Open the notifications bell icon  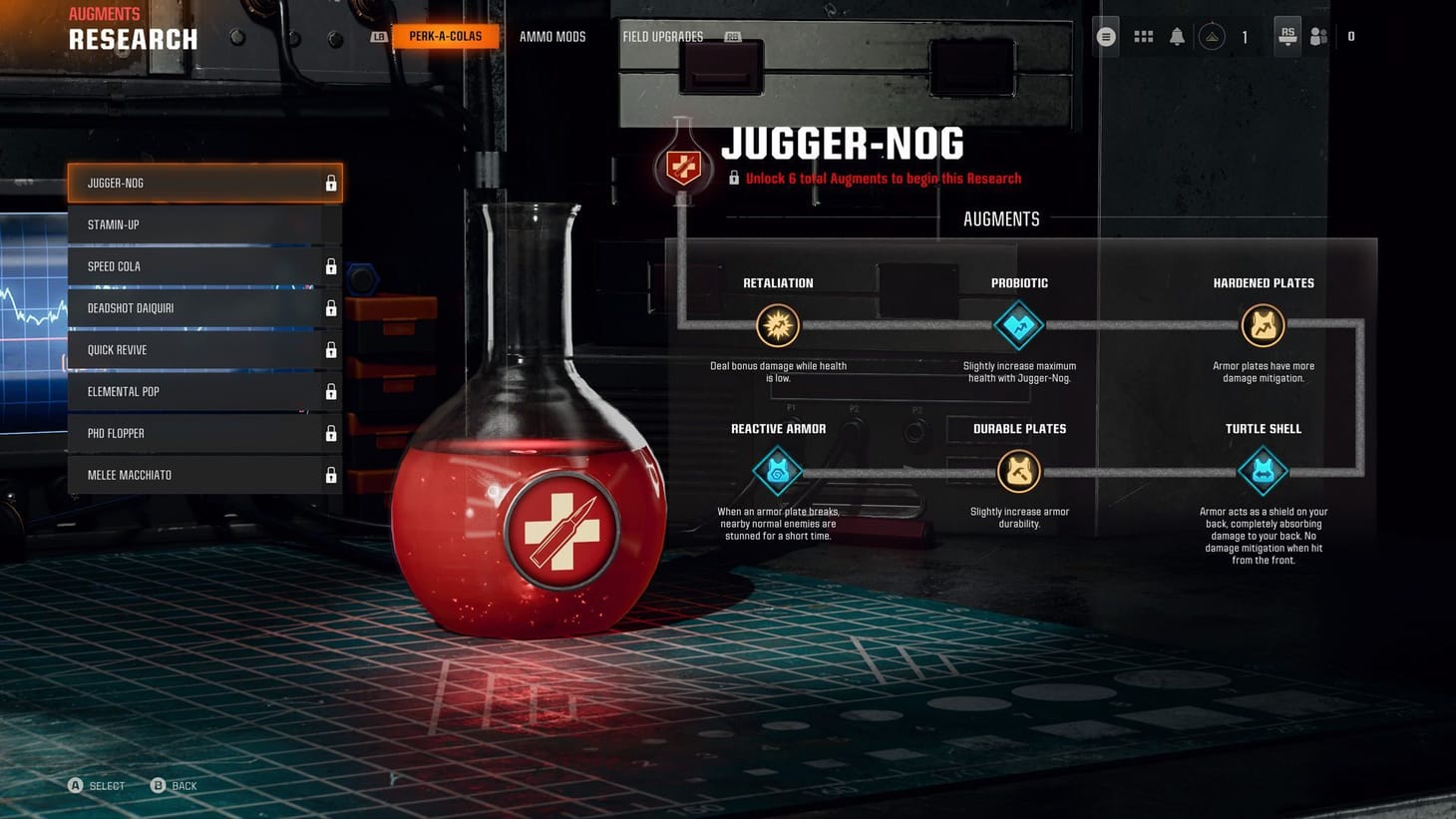[1177, 36]
